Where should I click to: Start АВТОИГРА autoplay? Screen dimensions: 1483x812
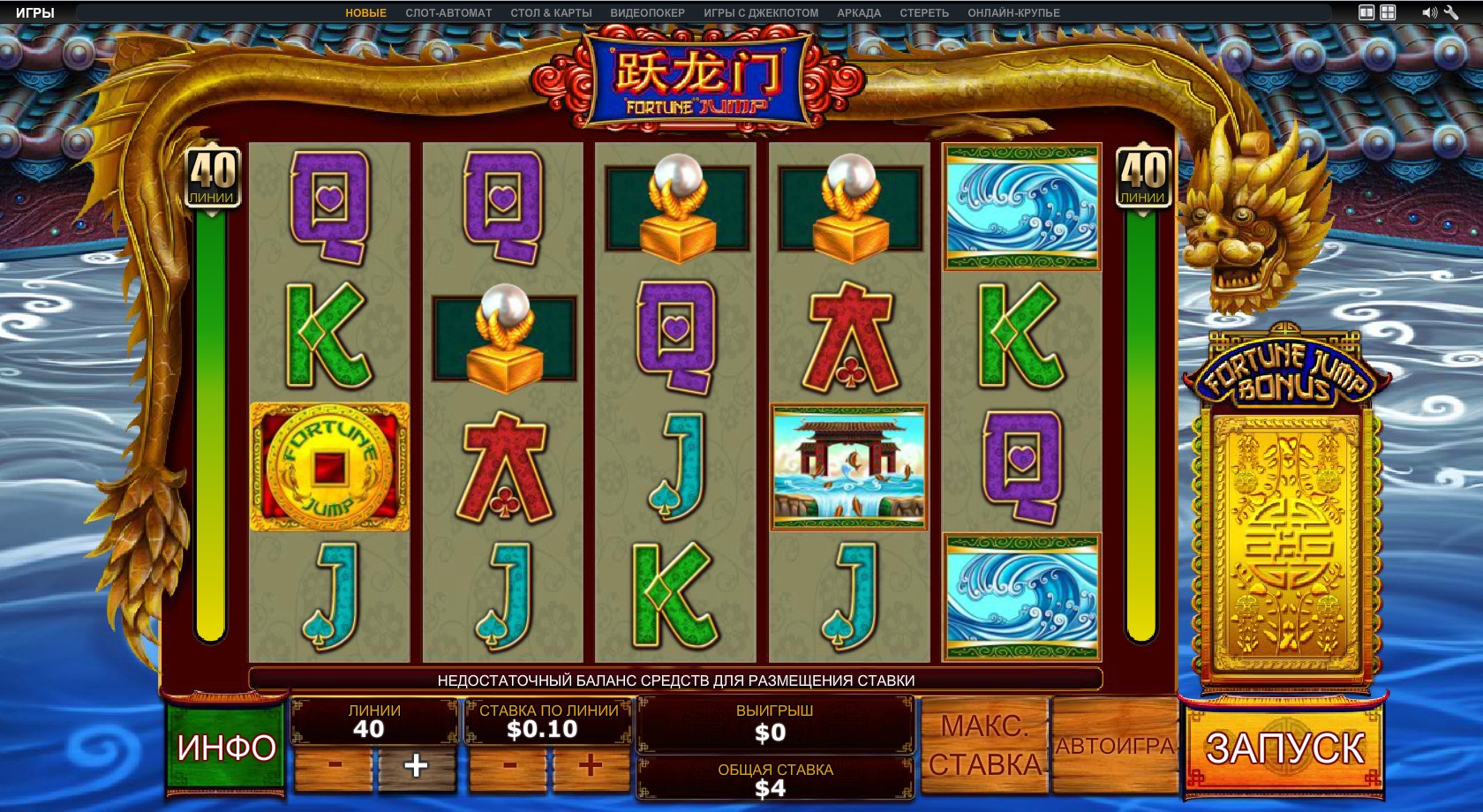click(1115, 746)
